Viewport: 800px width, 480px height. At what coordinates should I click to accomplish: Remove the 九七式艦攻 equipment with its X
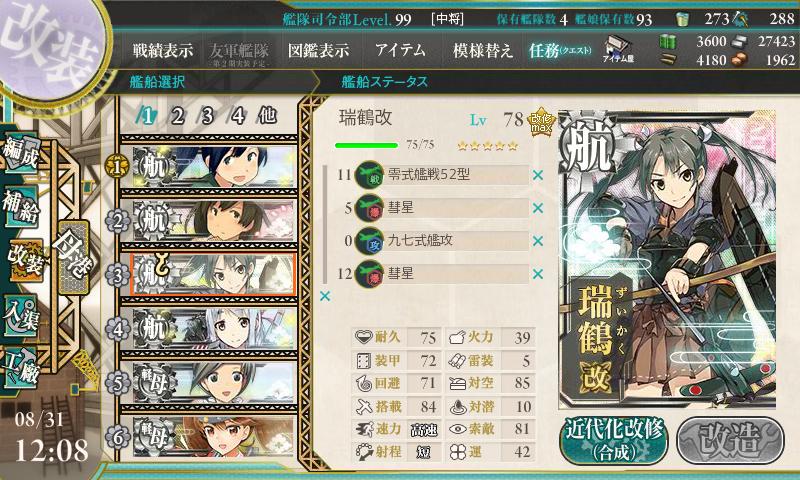click(539, 241)
